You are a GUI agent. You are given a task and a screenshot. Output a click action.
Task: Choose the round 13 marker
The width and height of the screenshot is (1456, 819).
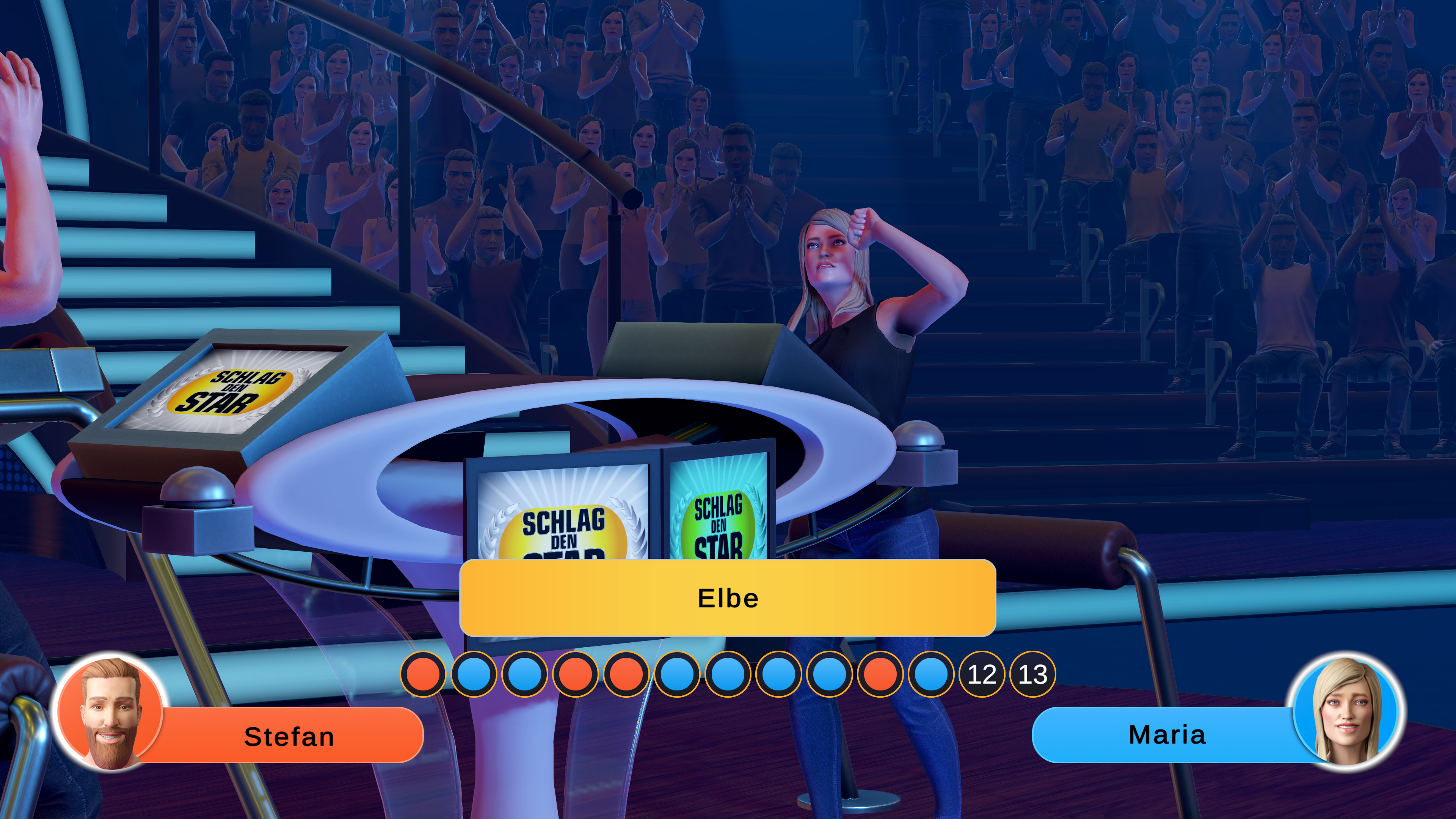click(x=1032, y=674)
